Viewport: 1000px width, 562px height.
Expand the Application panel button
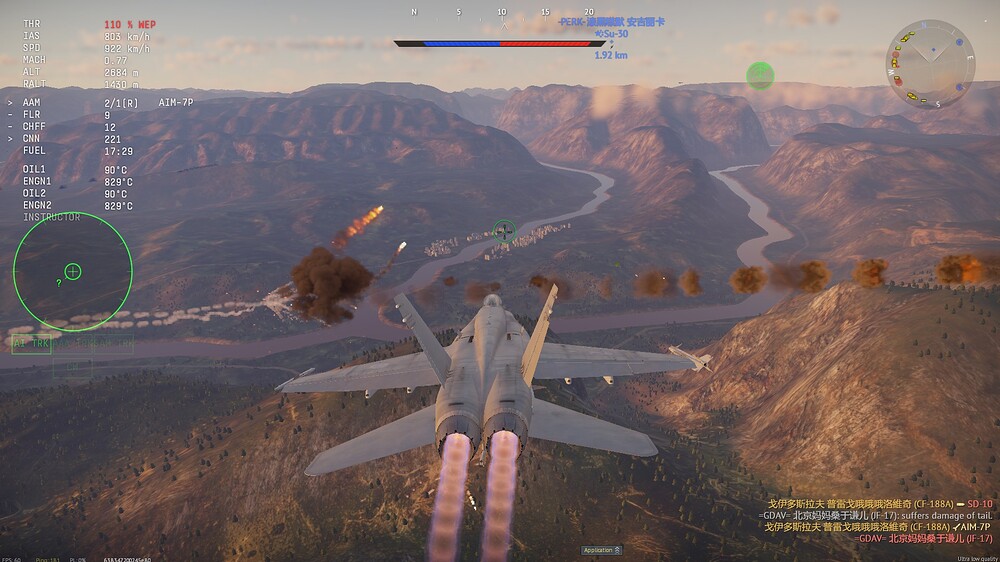(602, 550)
